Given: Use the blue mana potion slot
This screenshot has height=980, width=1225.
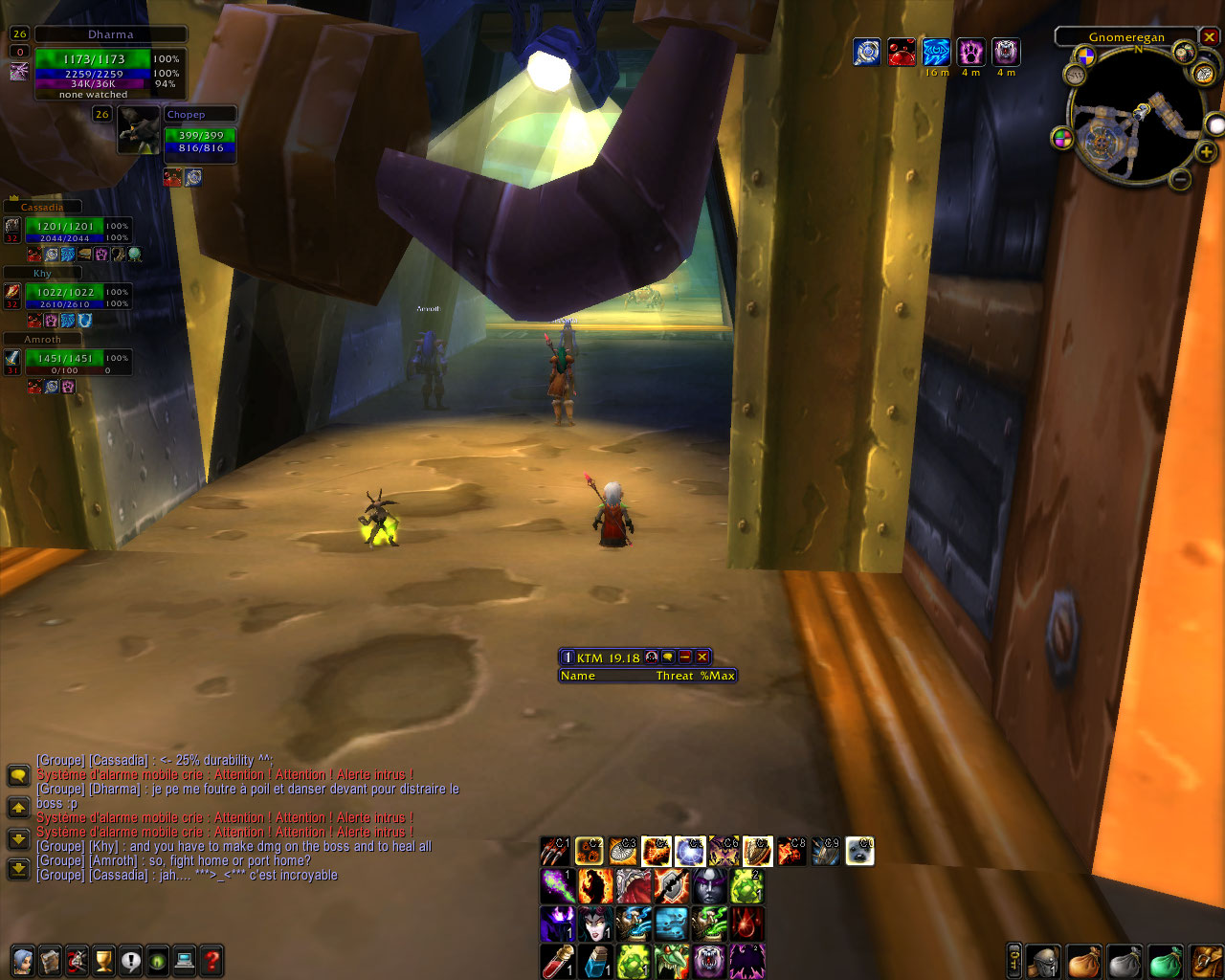Looking at the screenshot, I should pyautogui.click(x=595, y=961).
